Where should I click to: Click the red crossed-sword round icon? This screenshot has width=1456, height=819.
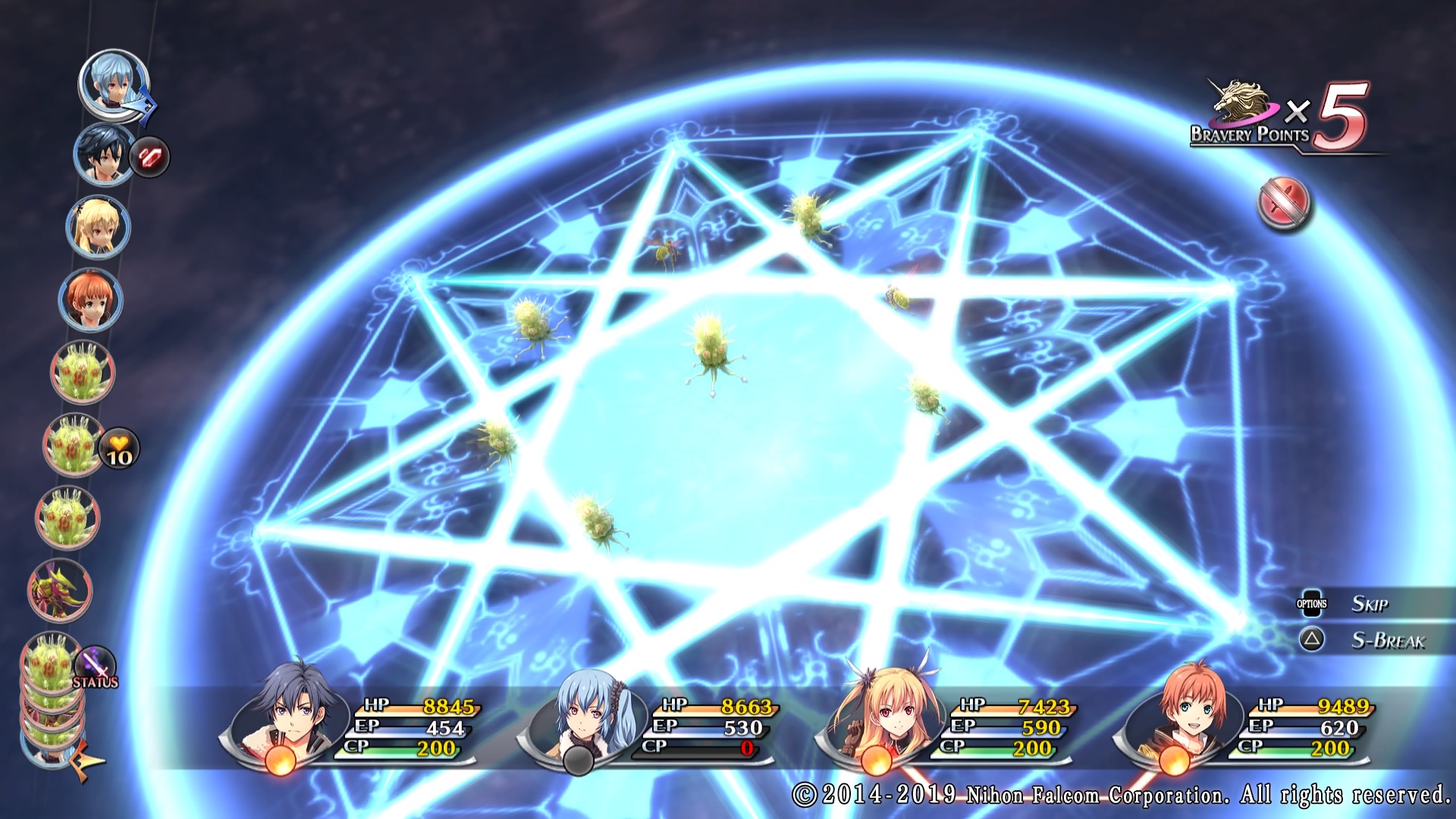point(1284,204)
